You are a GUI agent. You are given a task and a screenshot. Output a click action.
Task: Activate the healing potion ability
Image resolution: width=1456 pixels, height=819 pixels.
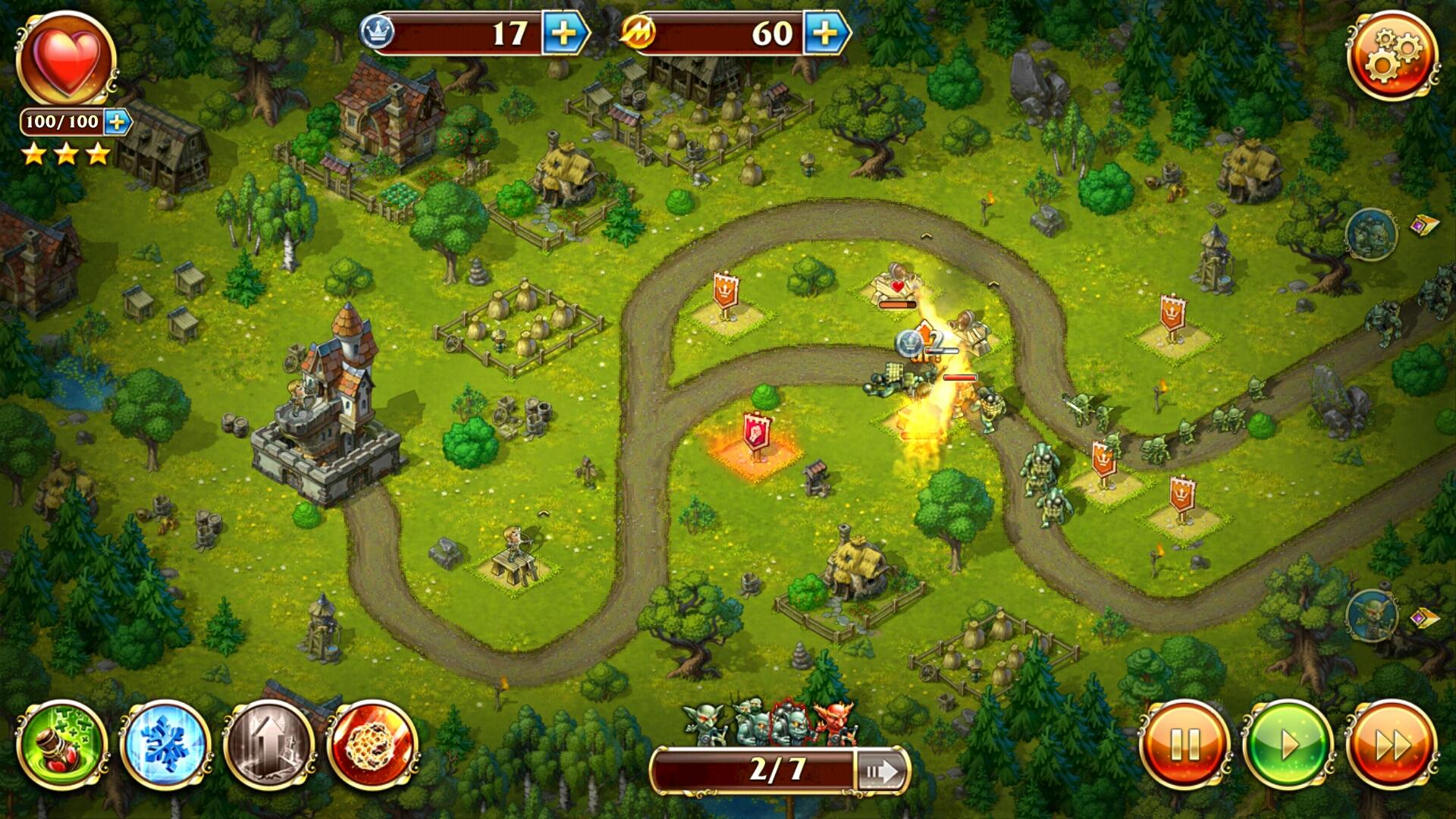point(62,745)
